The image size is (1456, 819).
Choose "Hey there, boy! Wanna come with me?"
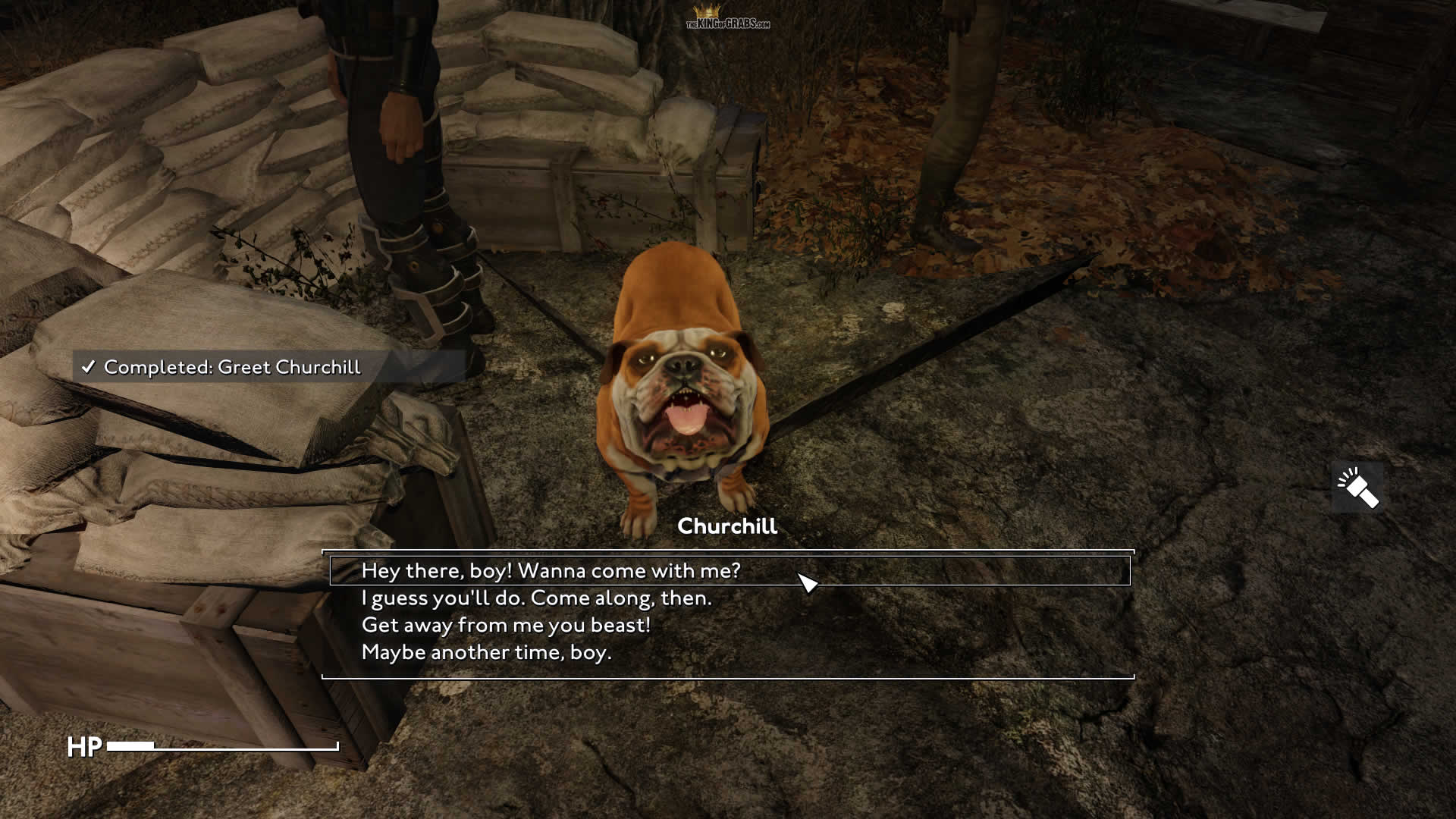pos(551,571)
